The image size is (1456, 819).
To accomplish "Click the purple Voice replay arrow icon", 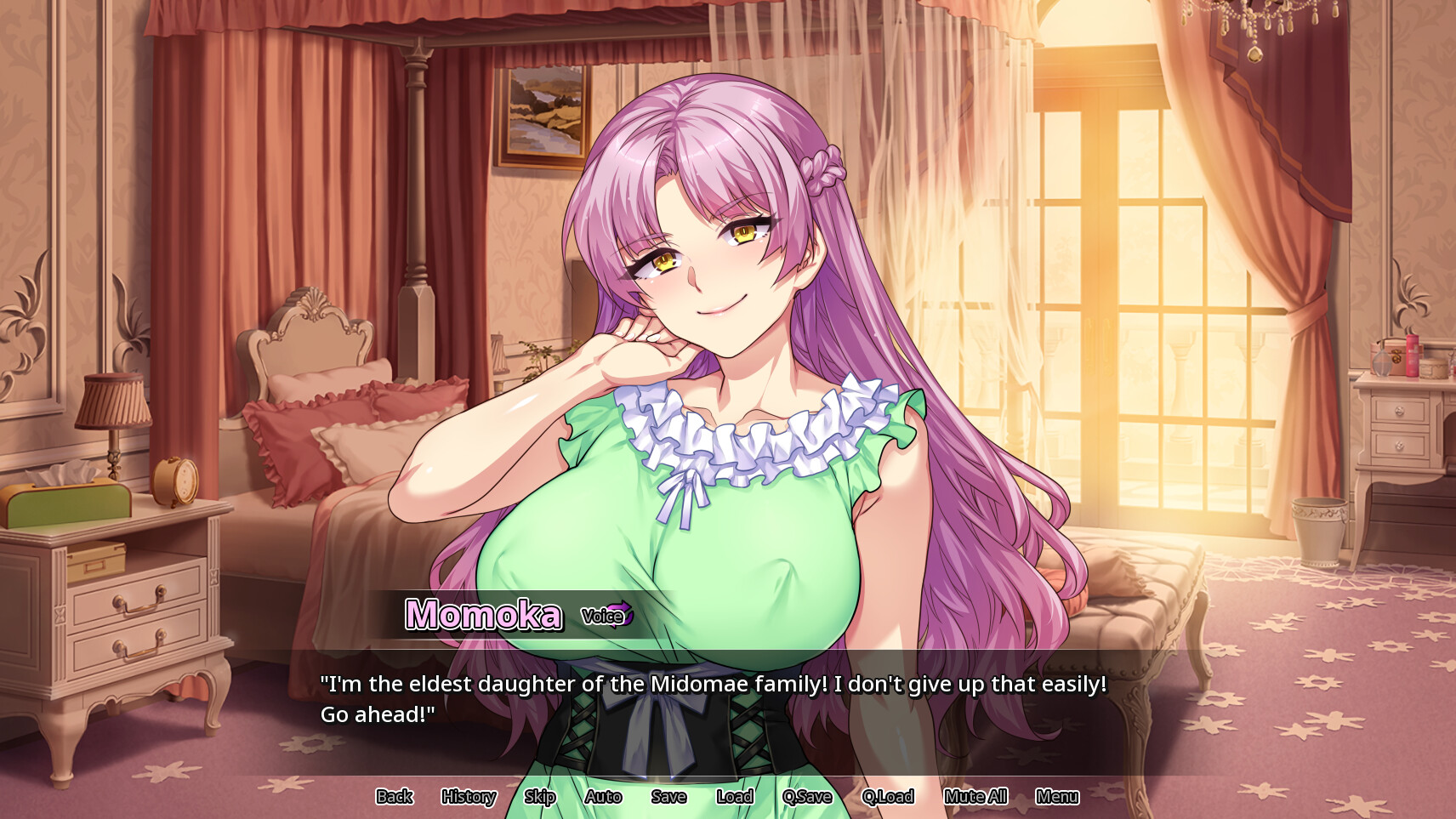I will pos(623,614).
